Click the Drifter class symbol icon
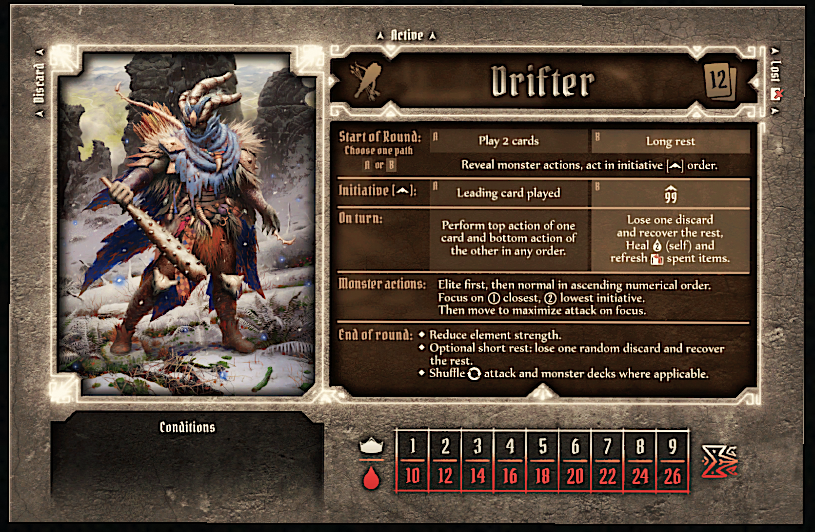Screen dimensions: 815x532 363,82
